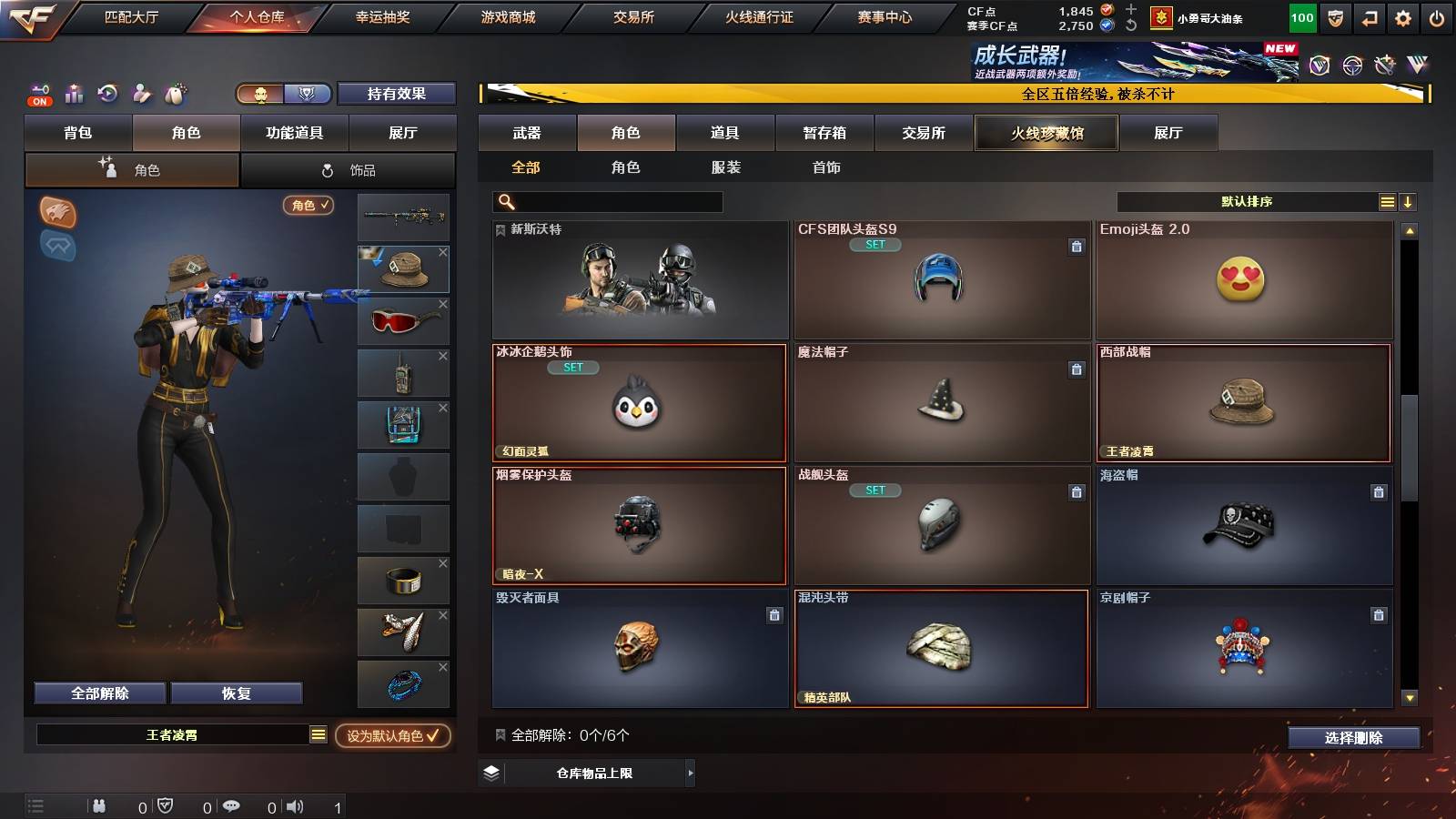Click the 选择删除 button at bottom right

(x=1353, y=738)
